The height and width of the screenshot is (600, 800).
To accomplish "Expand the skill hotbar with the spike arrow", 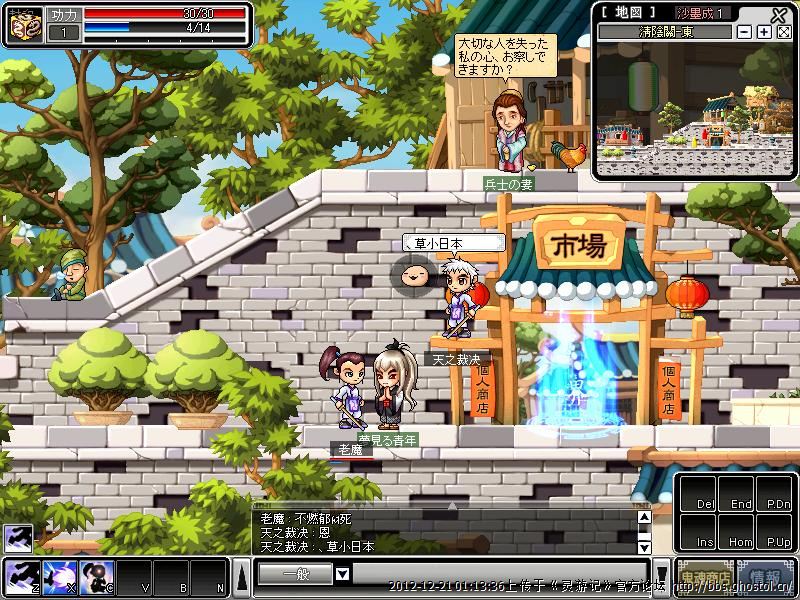I will (242, 576).
